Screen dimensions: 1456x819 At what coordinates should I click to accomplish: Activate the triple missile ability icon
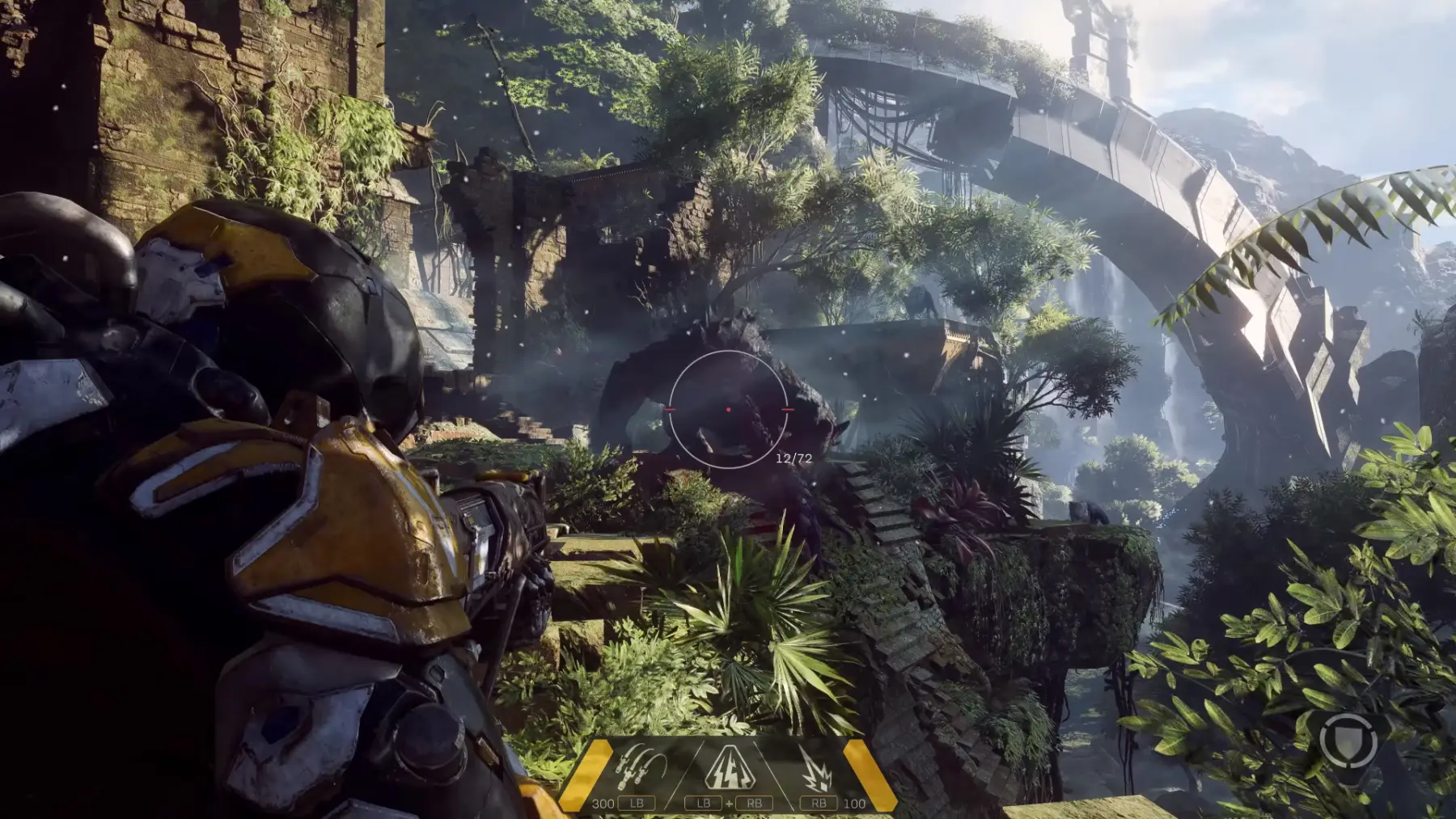[639, 767]
